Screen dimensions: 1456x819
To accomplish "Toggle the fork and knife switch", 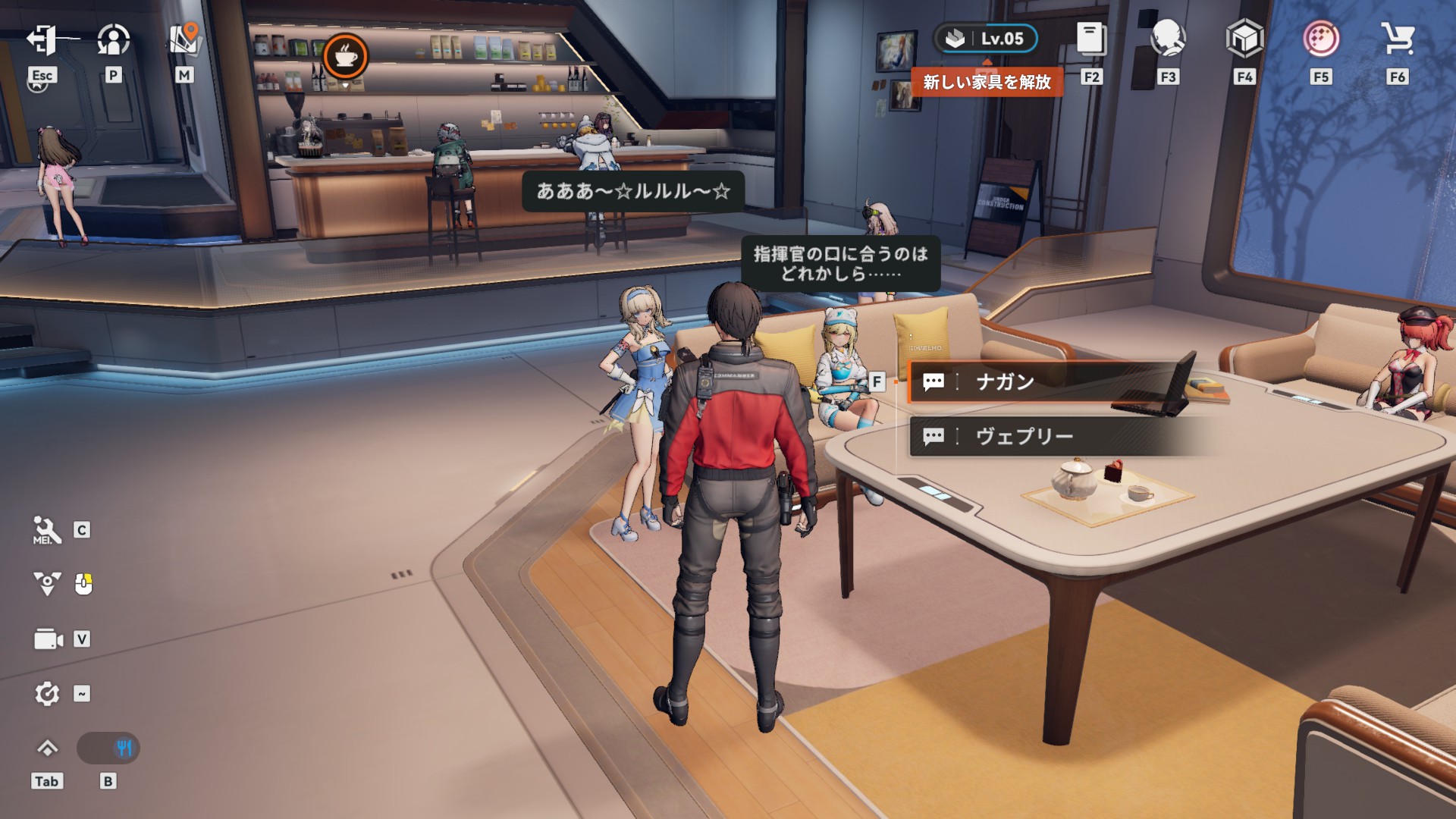I will click(x=108, y=748).
